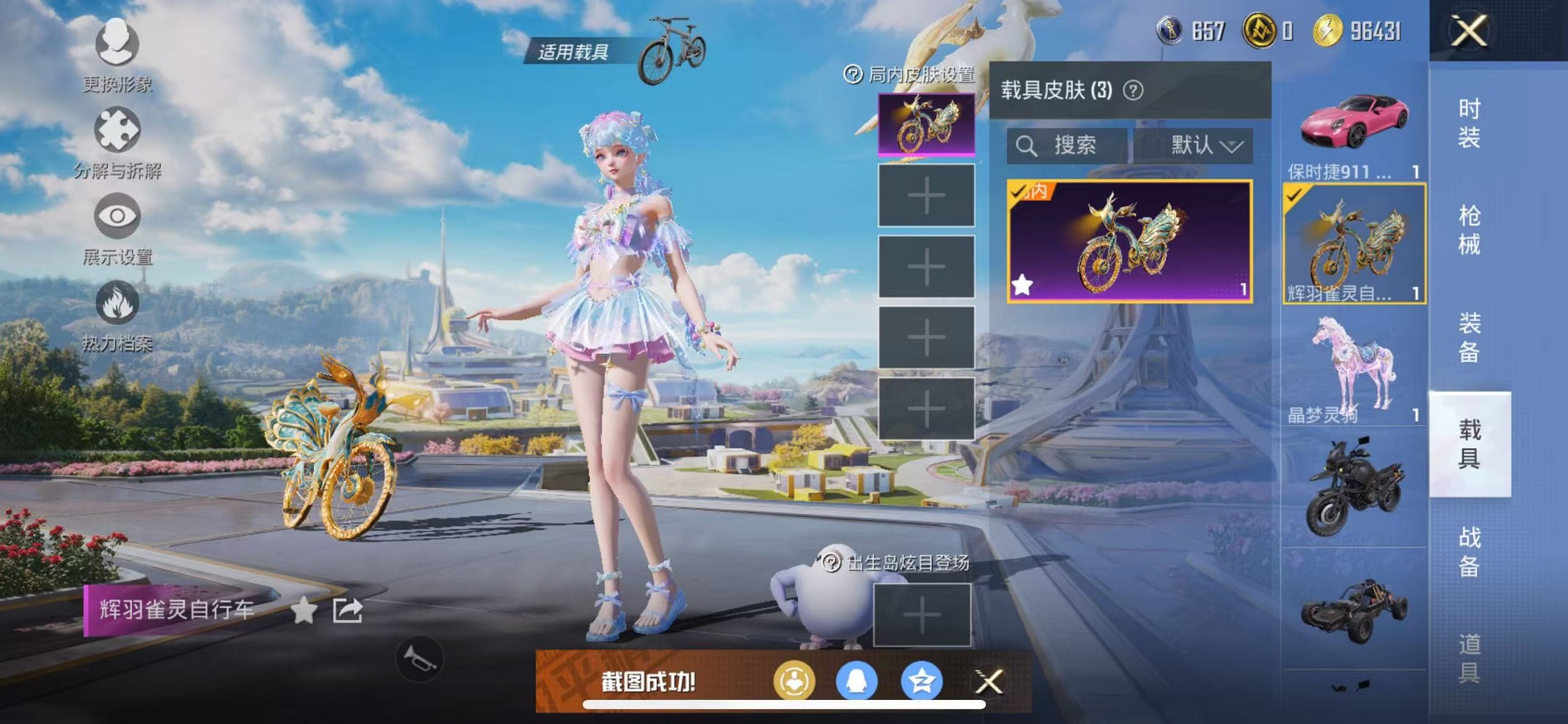The width and height of the screenshot is (1568, 724).
Task: Open the 默认 sorting dropdown
Action: [1202, 146]
